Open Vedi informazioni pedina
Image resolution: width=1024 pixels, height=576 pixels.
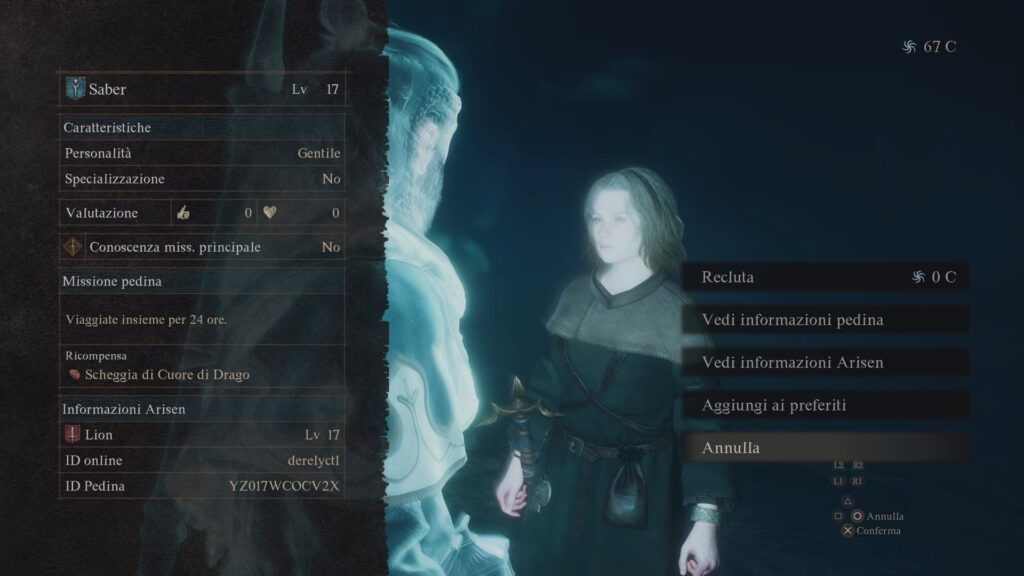(826, 320)
